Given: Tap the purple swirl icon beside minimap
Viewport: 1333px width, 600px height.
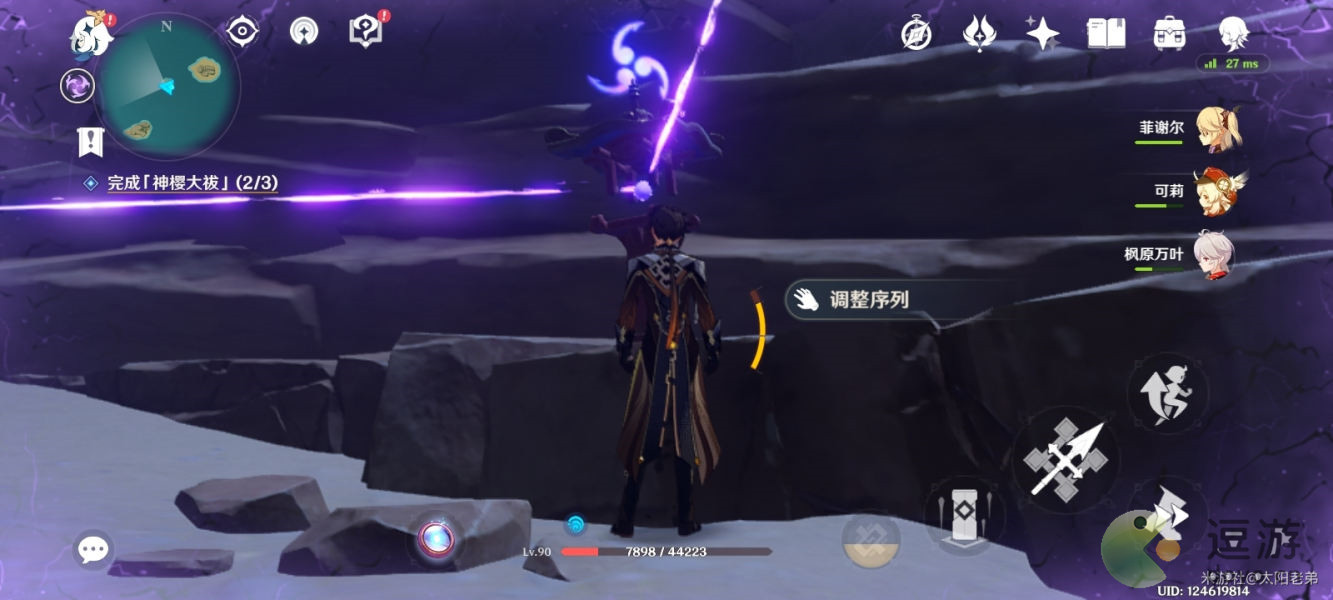Looking at the screenshot, I should (x=77, y=85).
